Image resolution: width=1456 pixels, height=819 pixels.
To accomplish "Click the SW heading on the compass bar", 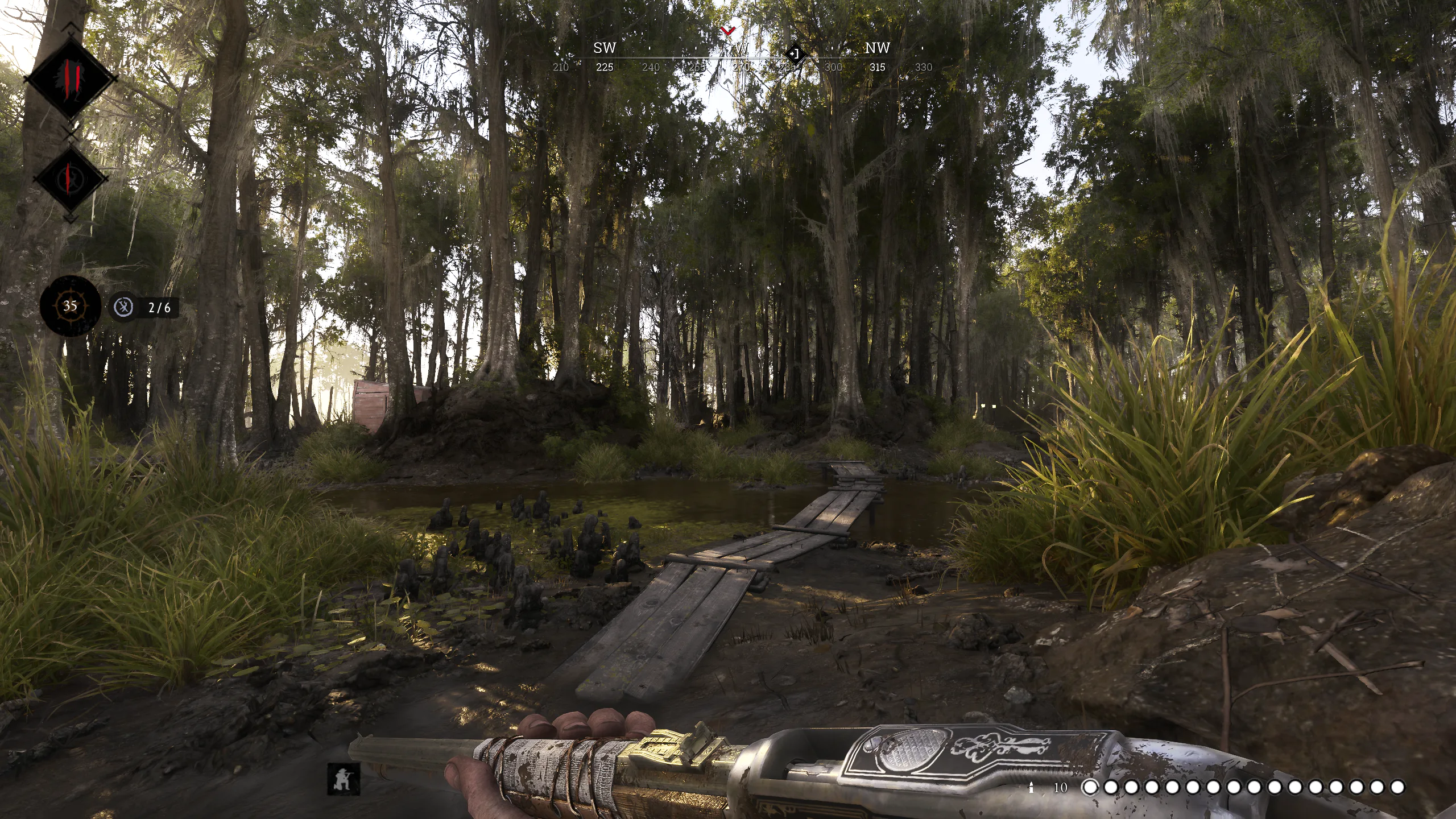I will click(x=605, y=48).
